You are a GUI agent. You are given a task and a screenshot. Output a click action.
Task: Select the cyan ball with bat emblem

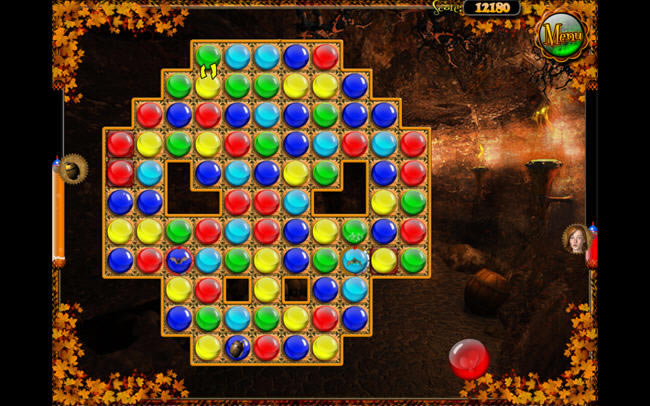(x=355, y=261)
